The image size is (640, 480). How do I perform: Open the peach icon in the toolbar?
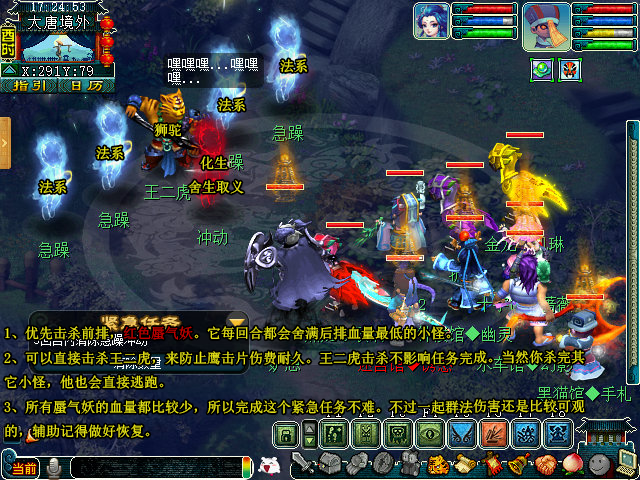(x=573, y=464)
